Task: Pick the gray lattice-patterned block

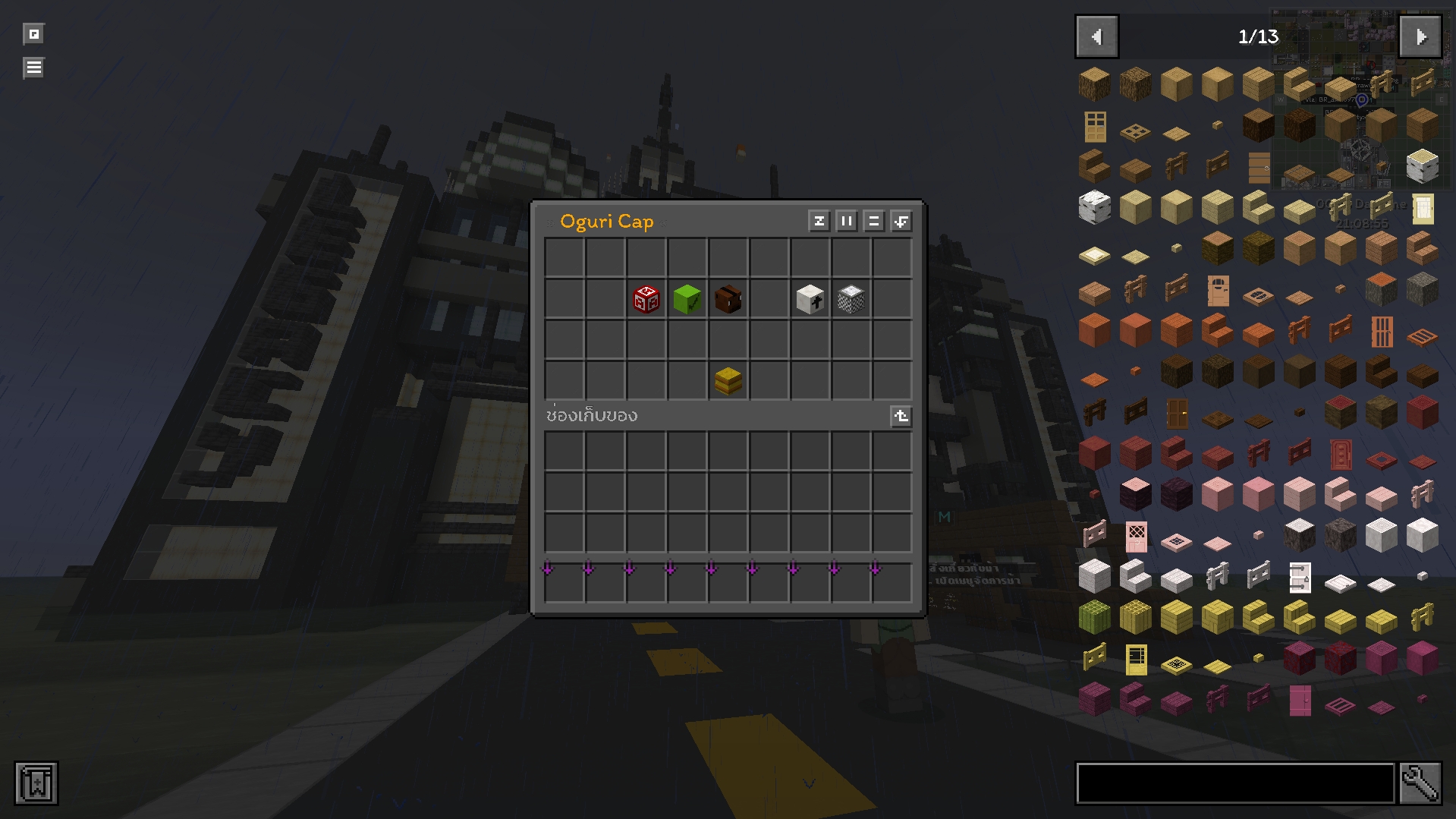Action: [851, 299]
